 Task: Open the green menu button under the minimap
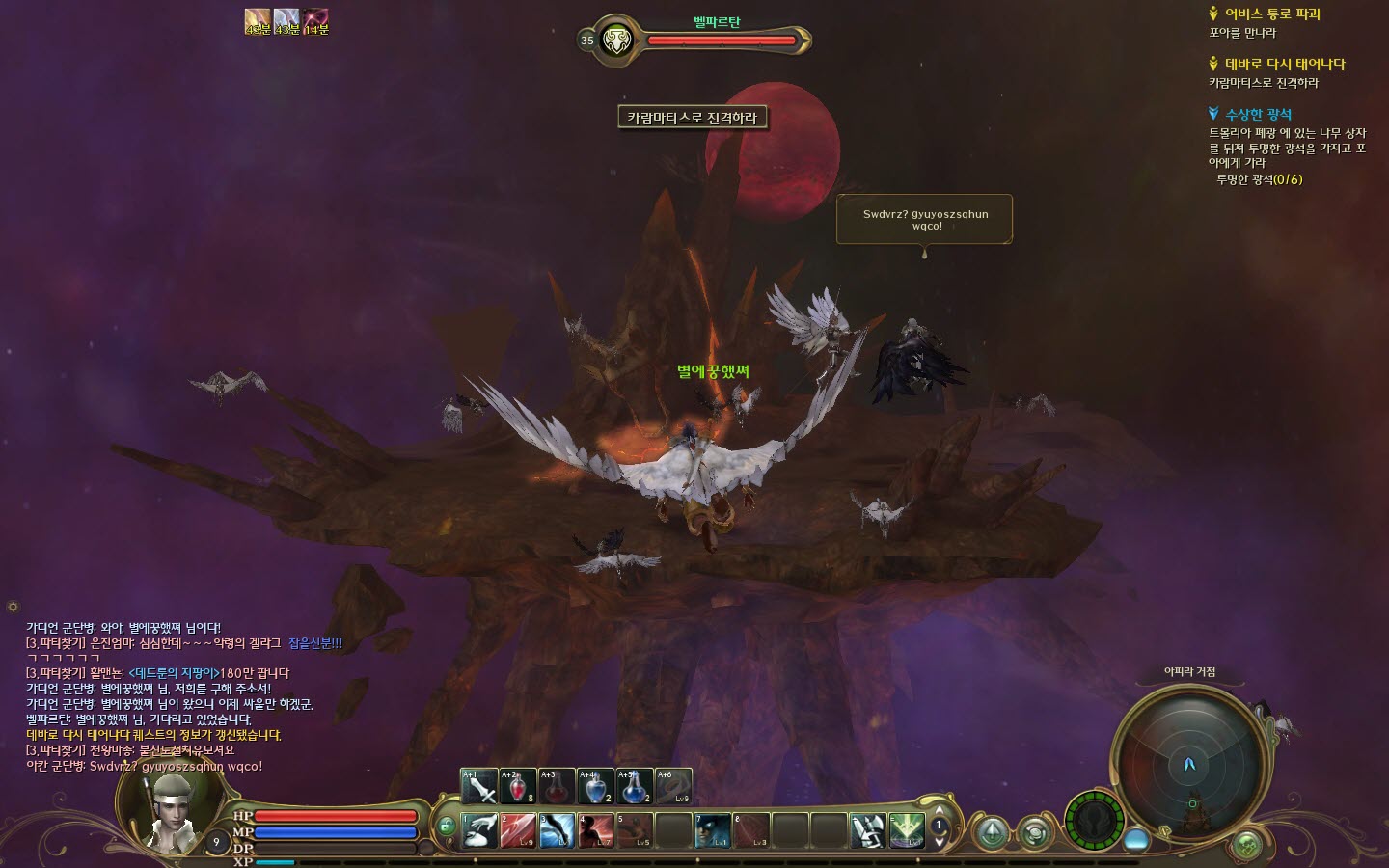pyautogui.click(x=1248, y=846)
